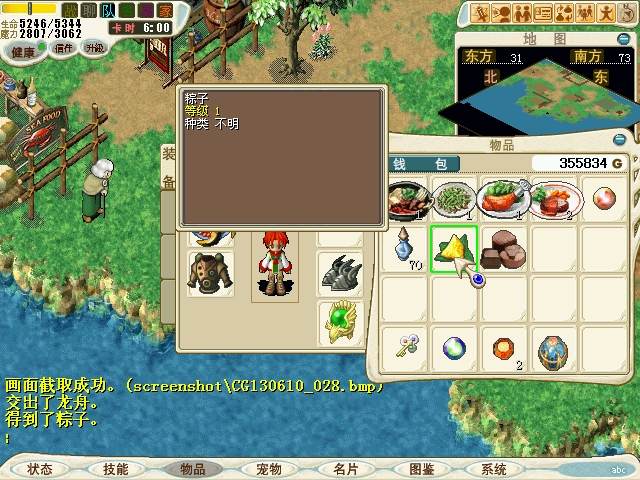Viewport: 640px width, 480px height.
Task: Select the blue potion bottle stack
Action: [405, 246]
